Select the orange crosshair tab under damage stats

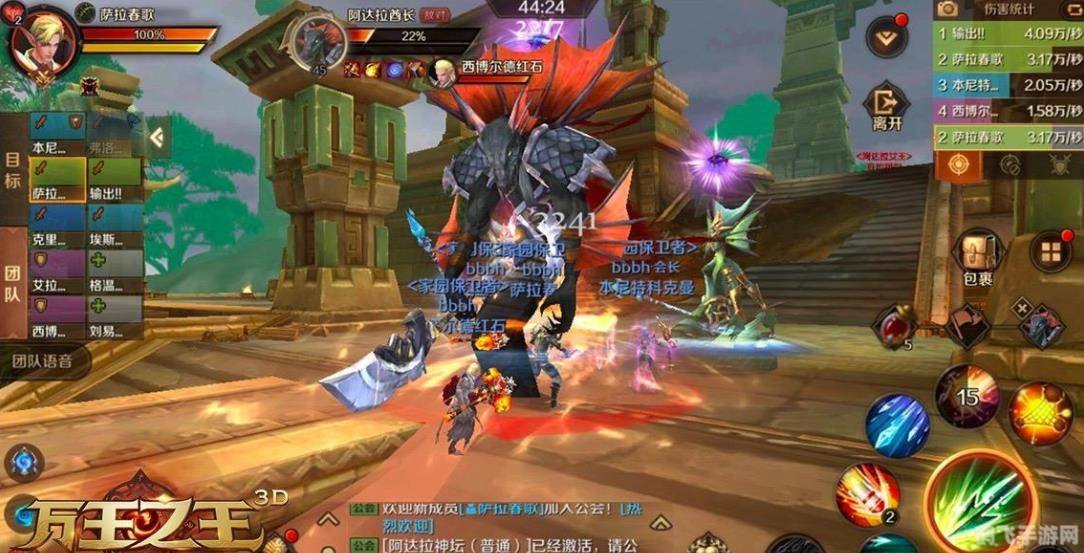coord(958,165)
